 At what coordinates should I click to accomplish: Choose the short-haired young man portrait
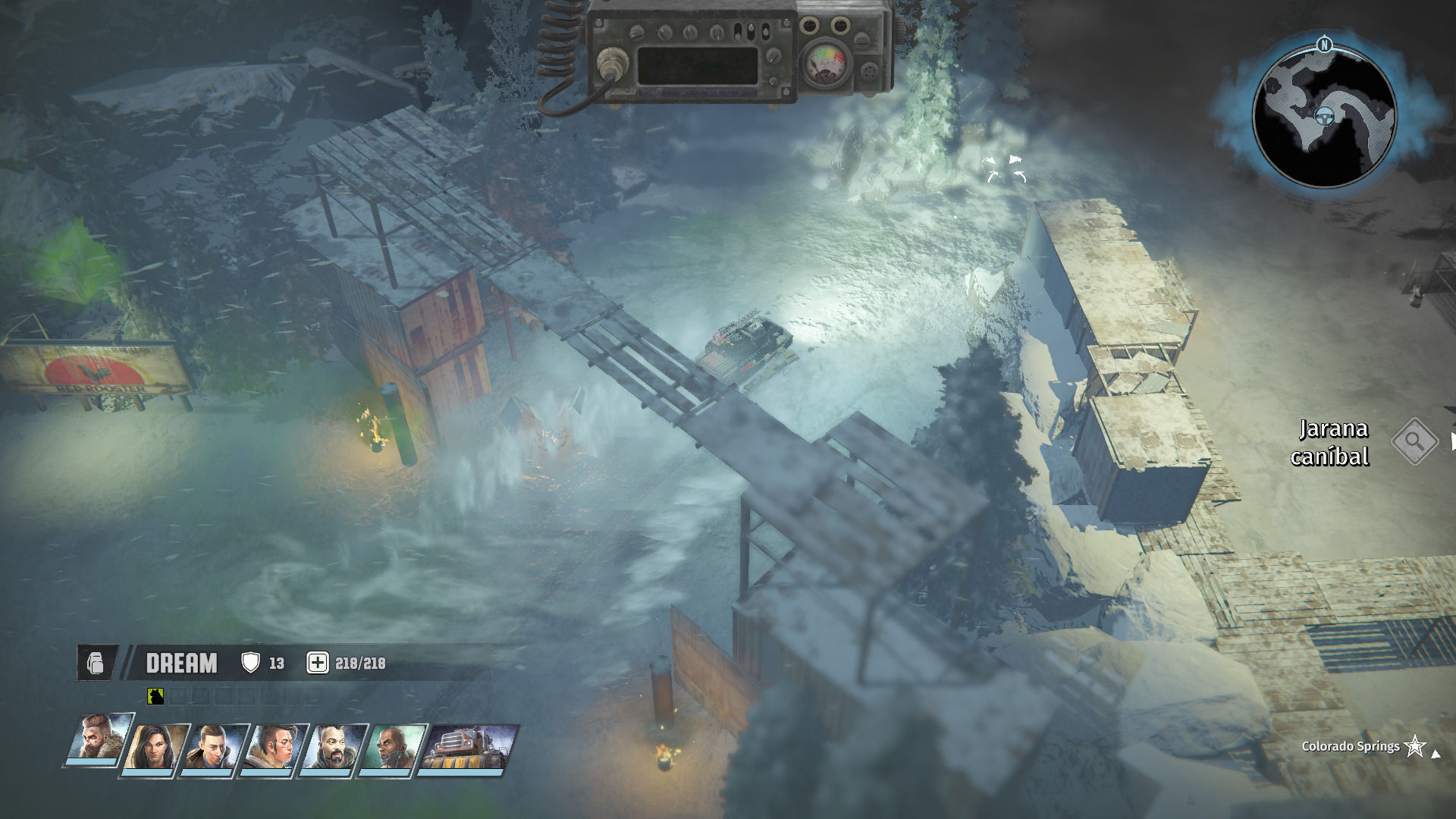[x=217, y=747]
